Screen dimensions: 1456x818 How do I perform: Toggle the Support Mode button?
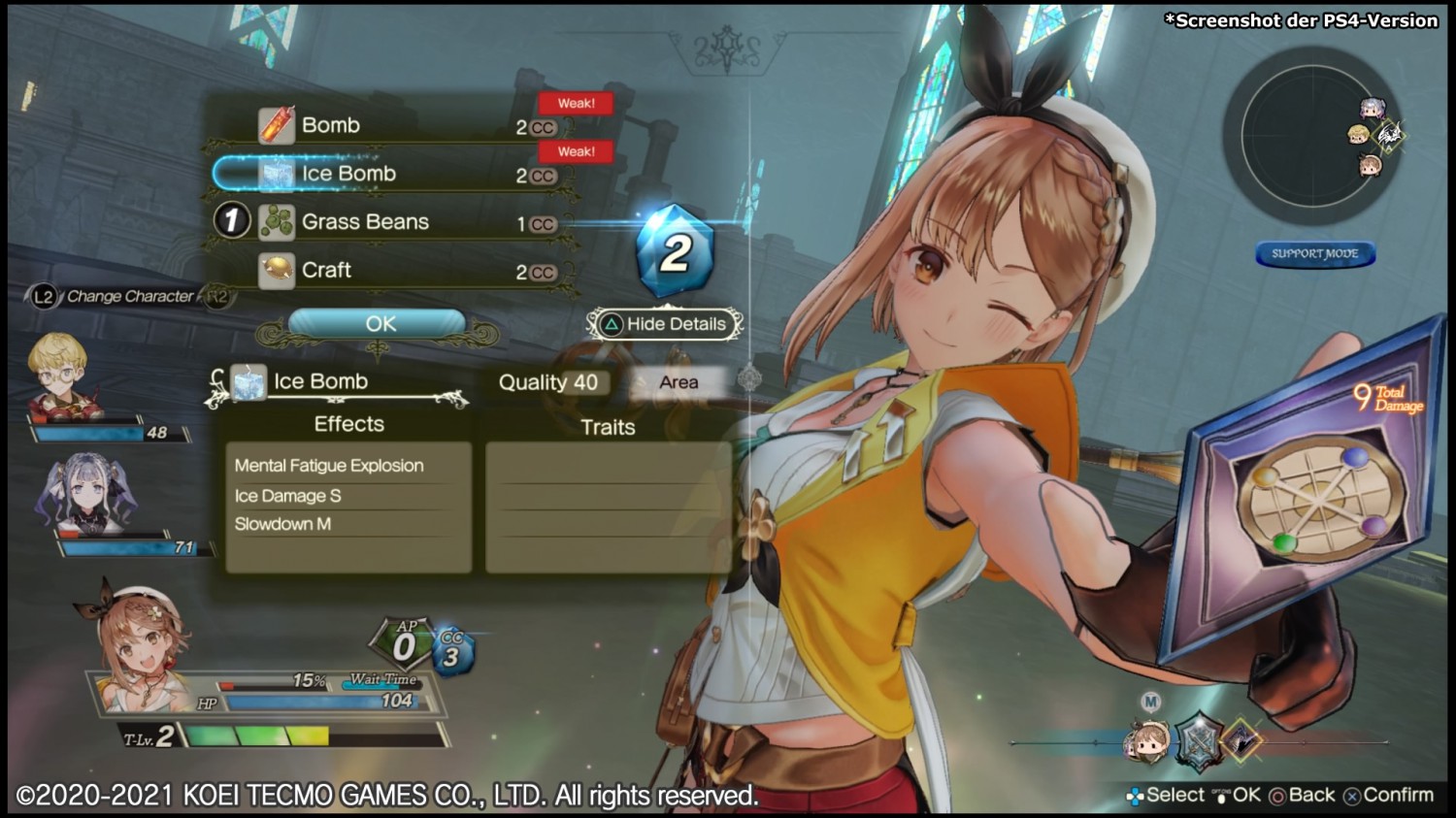1315,254
